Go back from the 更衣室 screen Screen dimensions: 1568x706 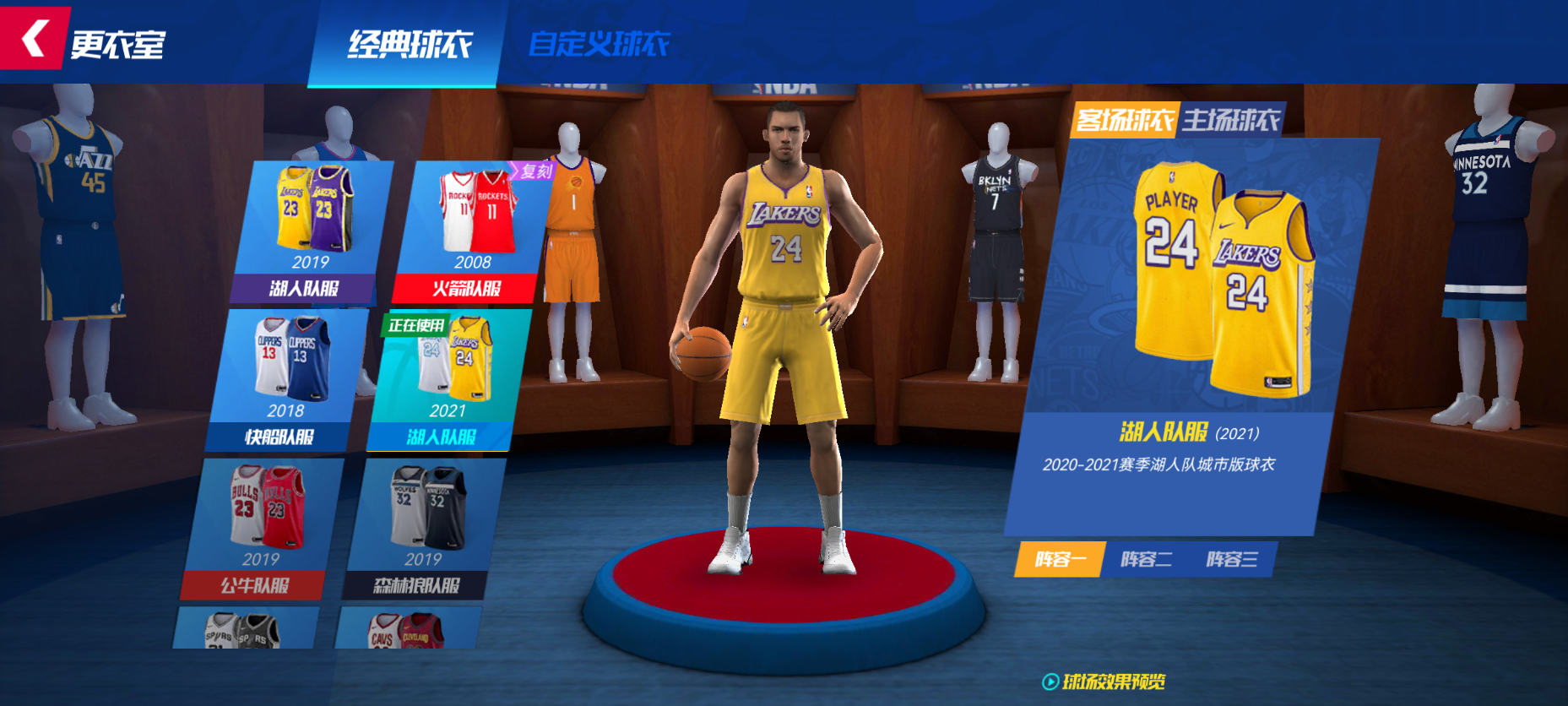pyautogui.click(x=34, y=39)
